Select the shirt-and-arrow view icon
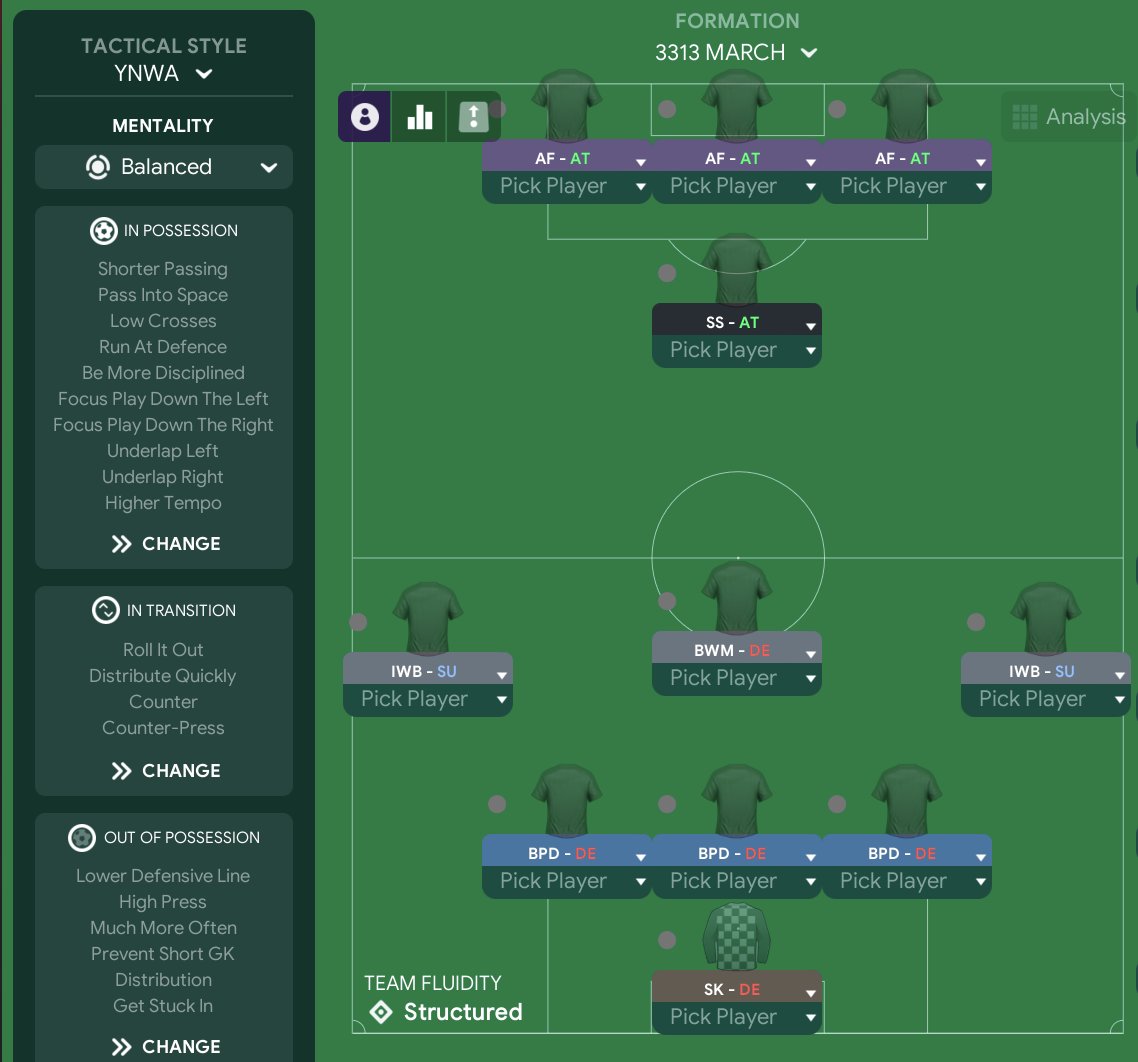1138x1062 pixels. 473,117
